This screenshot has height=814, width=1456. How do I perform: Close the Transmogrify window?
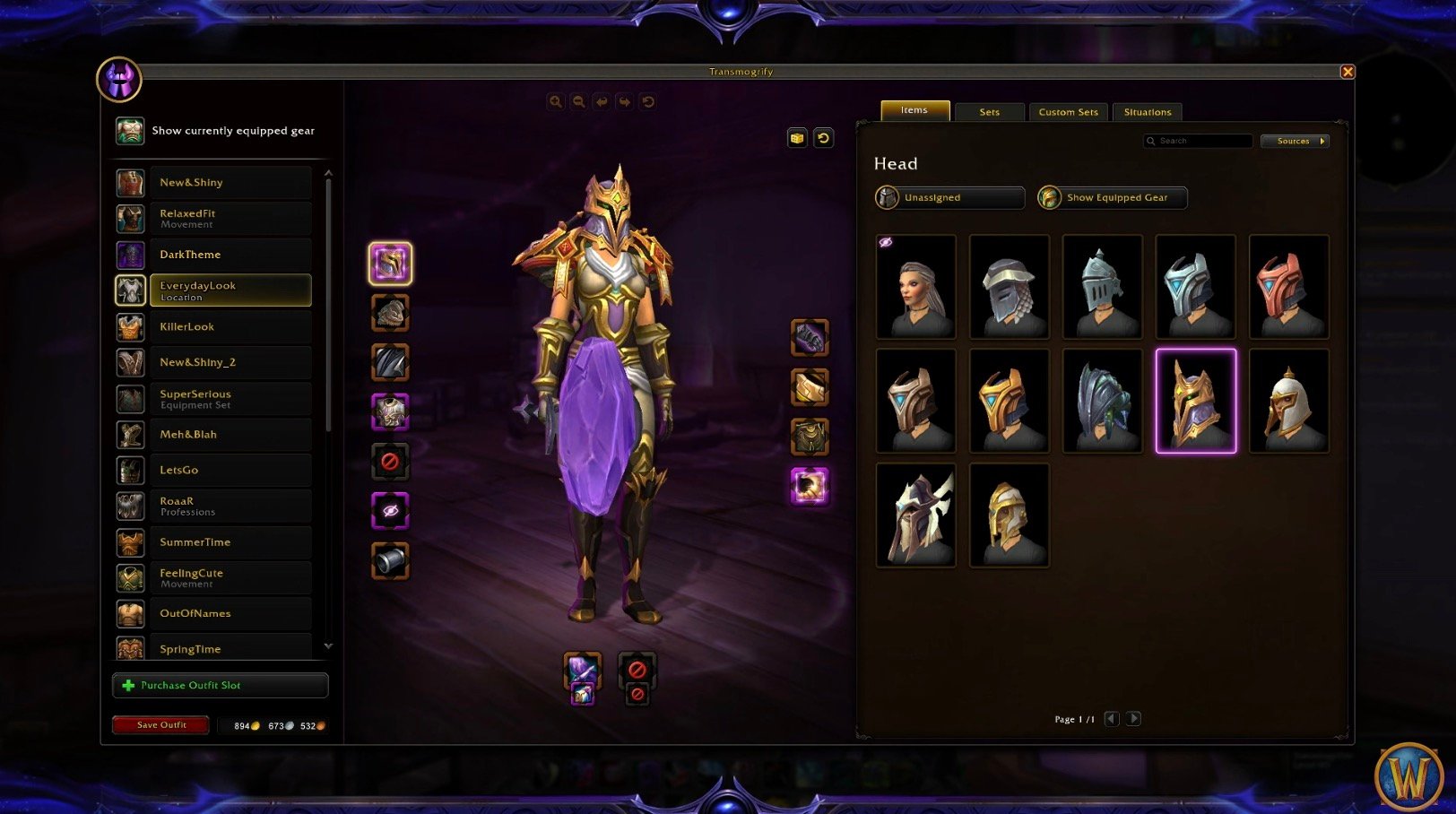point(1347,72)
